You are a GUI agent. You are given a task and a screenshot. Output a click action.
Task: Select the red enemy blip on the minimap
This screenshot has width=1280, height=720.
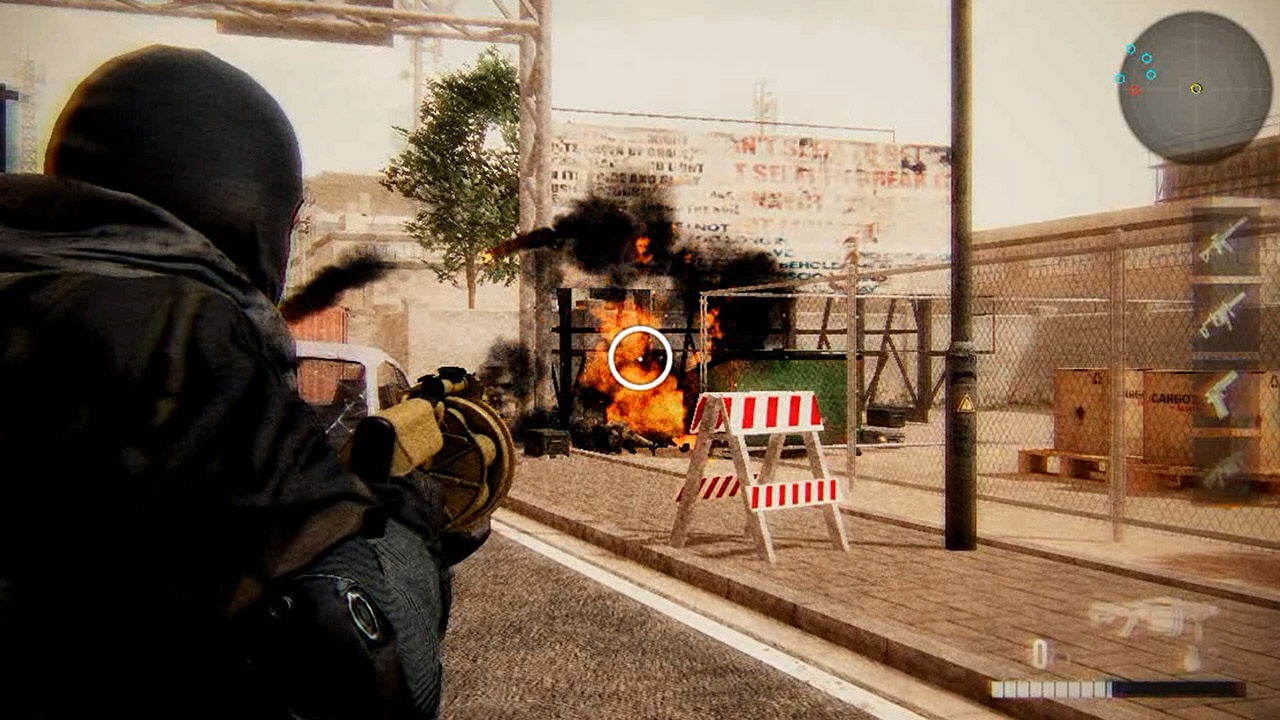click(1134, 90)
